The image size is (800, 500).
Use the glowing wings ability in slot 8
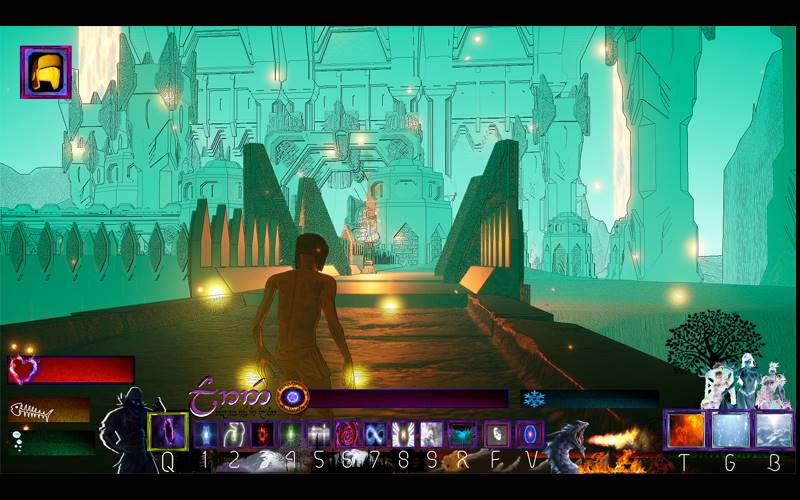point(403,434)
